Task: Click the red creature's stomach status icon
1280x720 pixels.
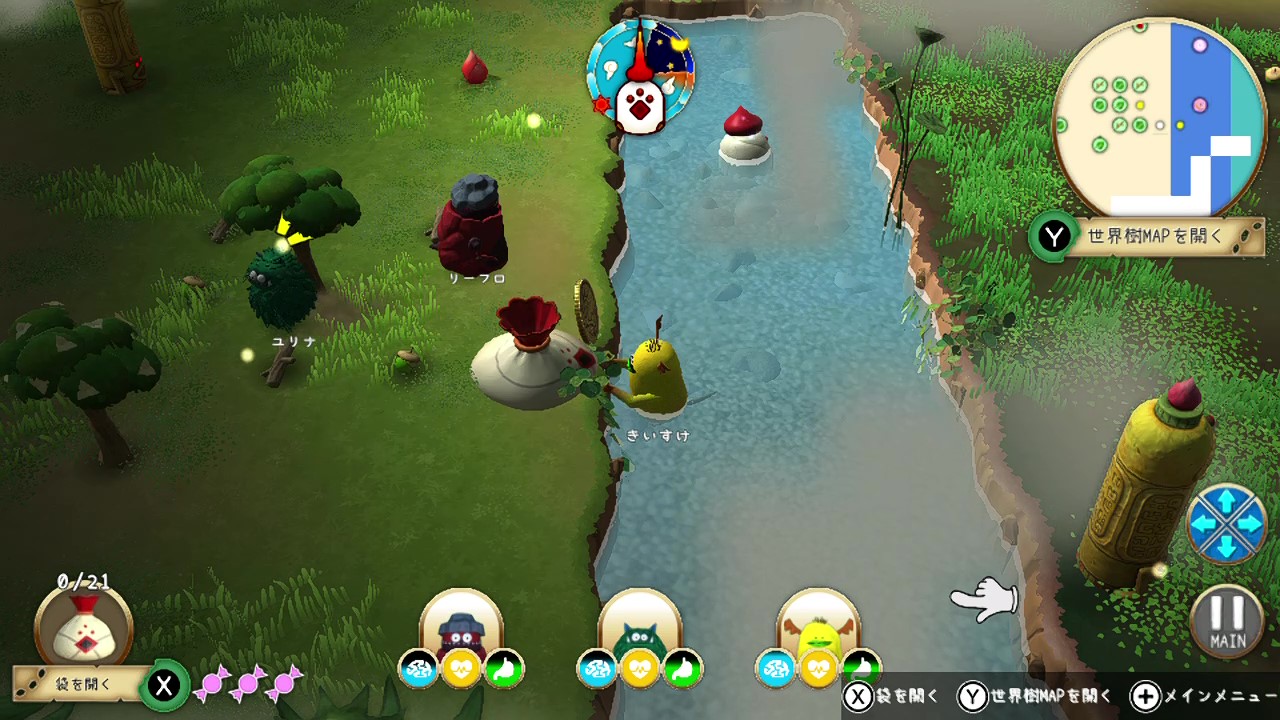Action: click(x=505, y=669)
